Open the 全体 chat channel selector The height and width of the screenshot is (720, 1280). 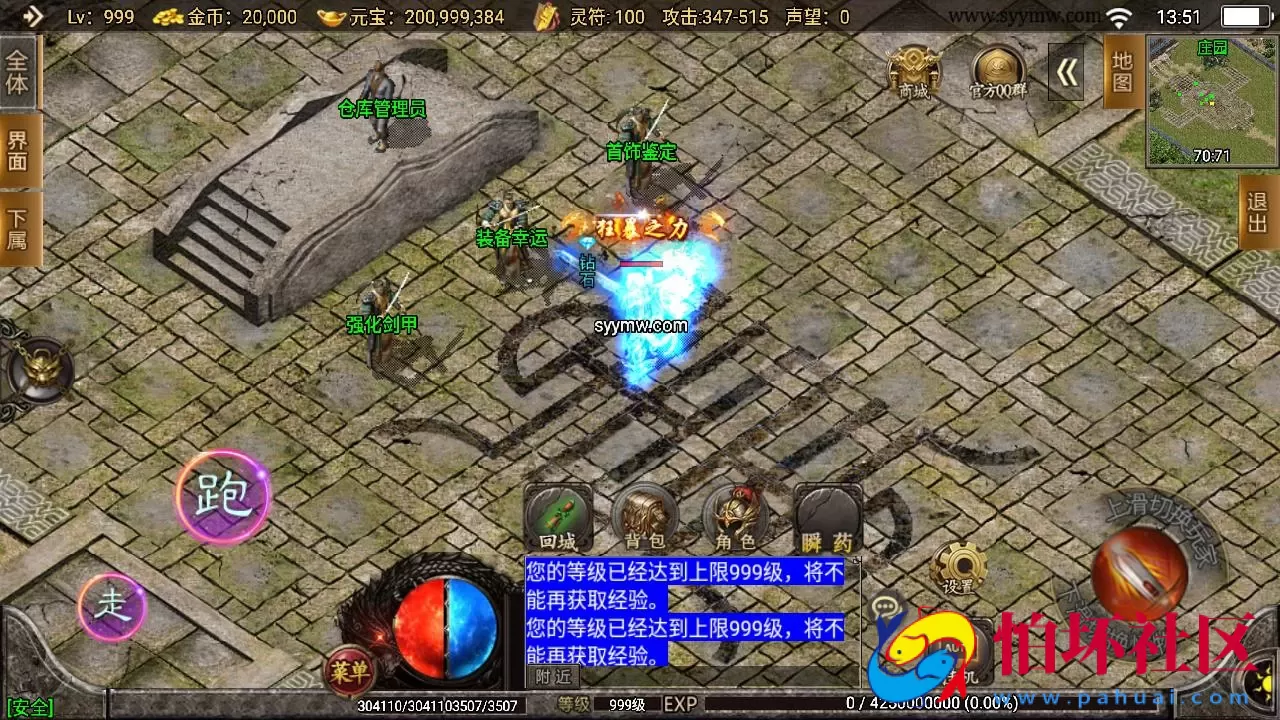18,72
